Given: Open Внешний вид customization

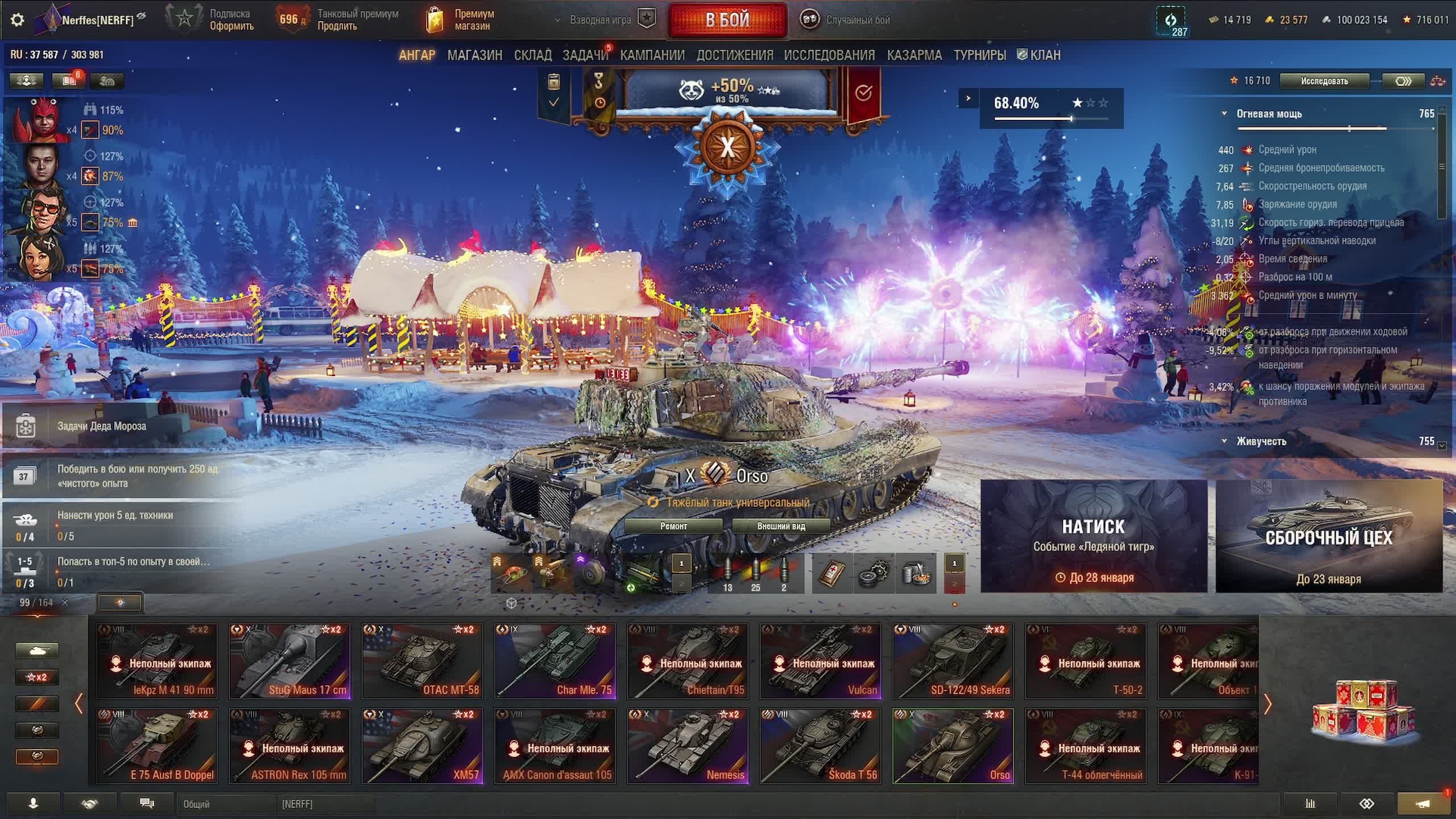Looking at the screenshot, I should (781, 526).
